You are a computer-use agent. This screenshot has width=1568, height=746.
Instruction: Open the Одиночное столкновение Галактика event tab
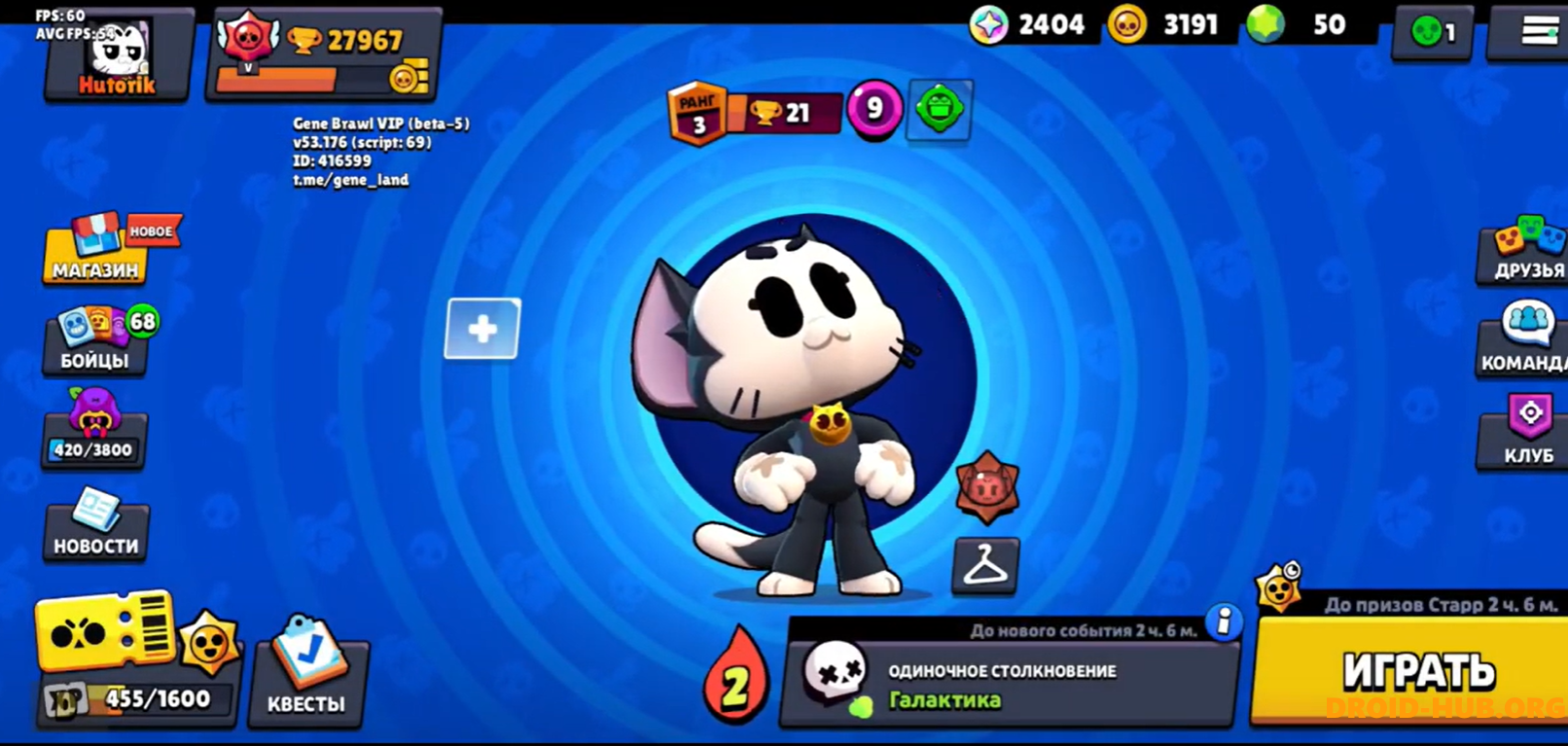point(1002,681)
